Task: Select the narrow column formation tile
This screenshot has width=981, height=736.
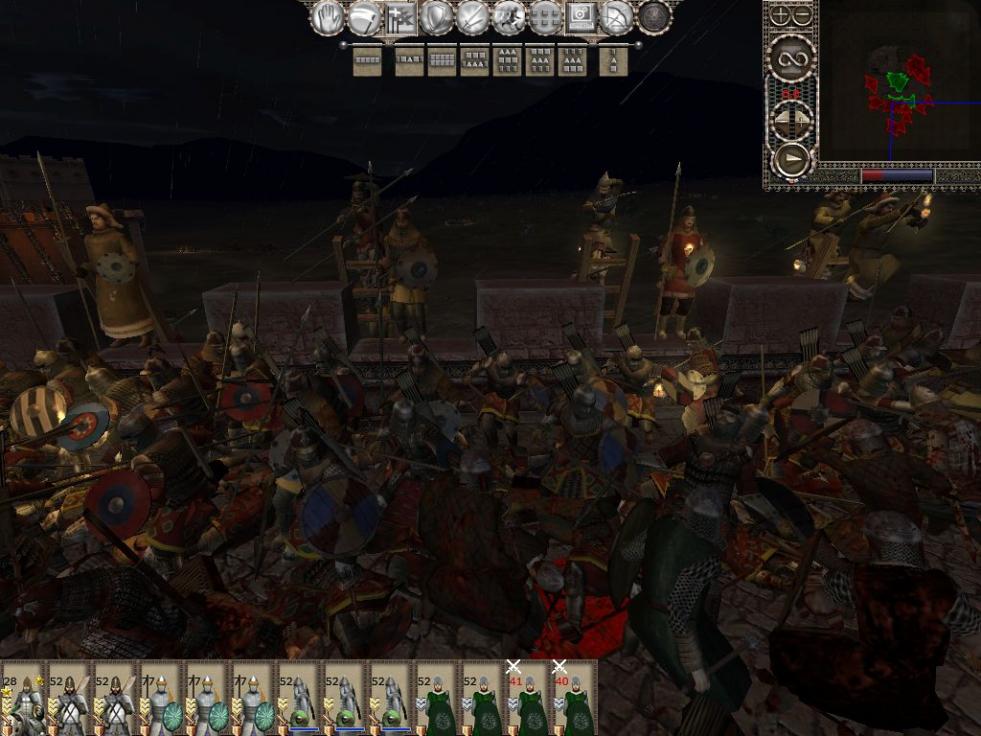Action: (x=614, y=62)
